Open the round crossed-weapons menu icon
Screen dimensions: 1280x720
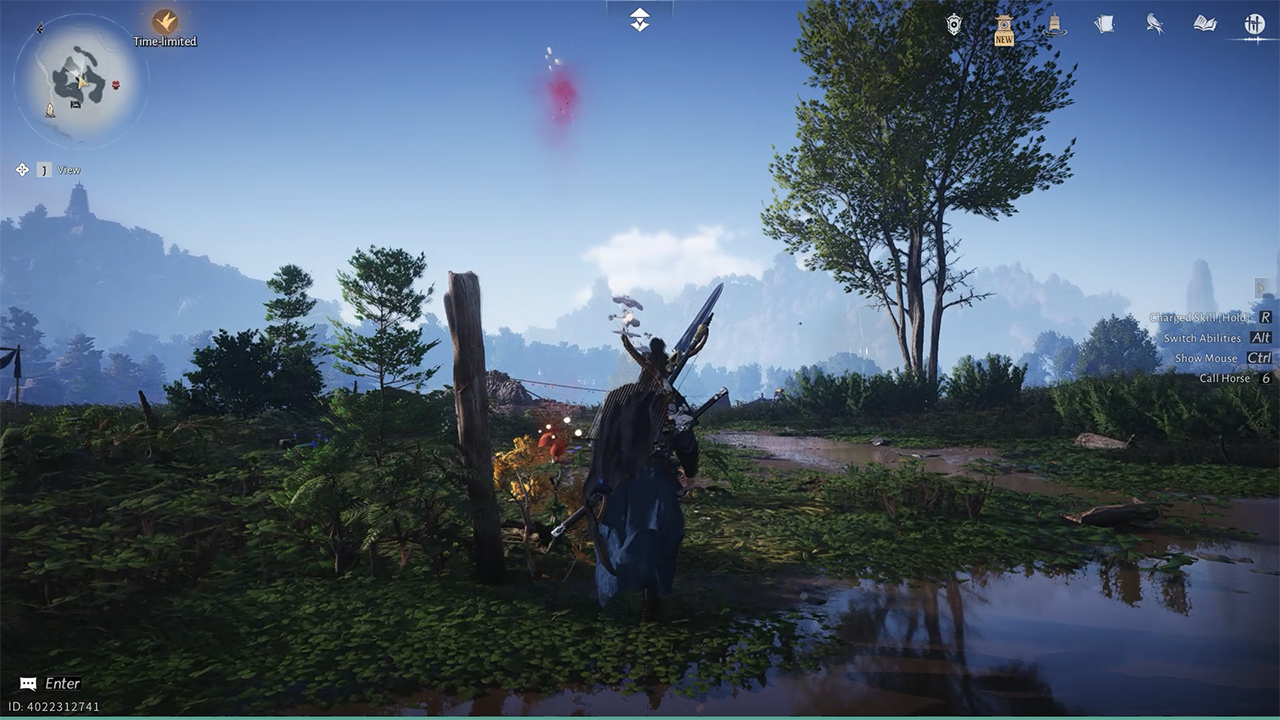(x=1254, y=24)
